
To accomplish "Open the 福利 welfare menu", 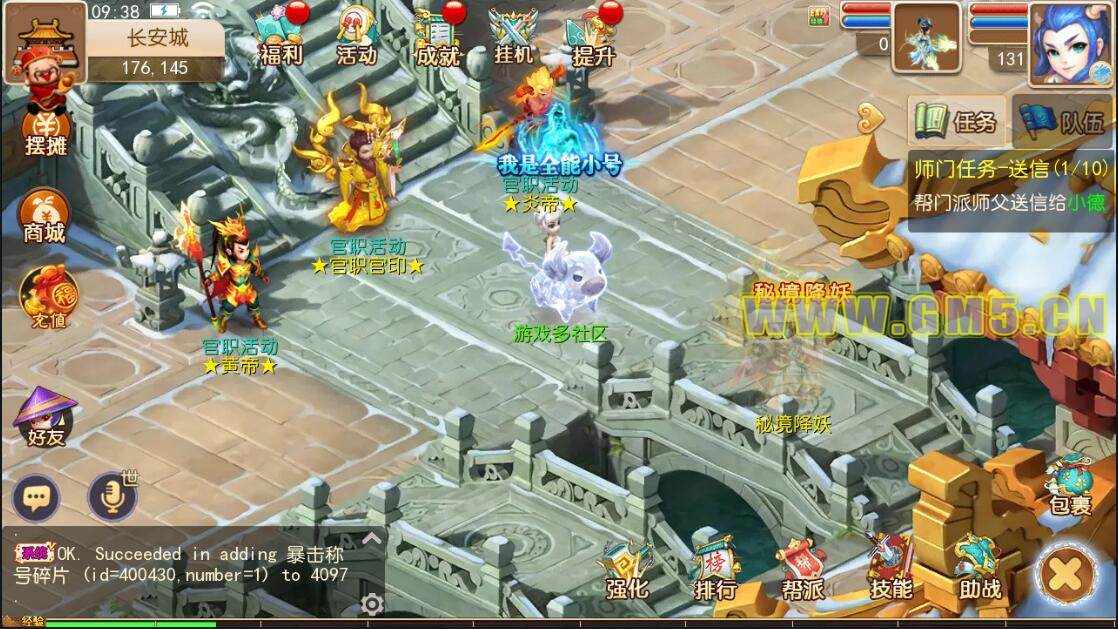I will pos(279,38).
